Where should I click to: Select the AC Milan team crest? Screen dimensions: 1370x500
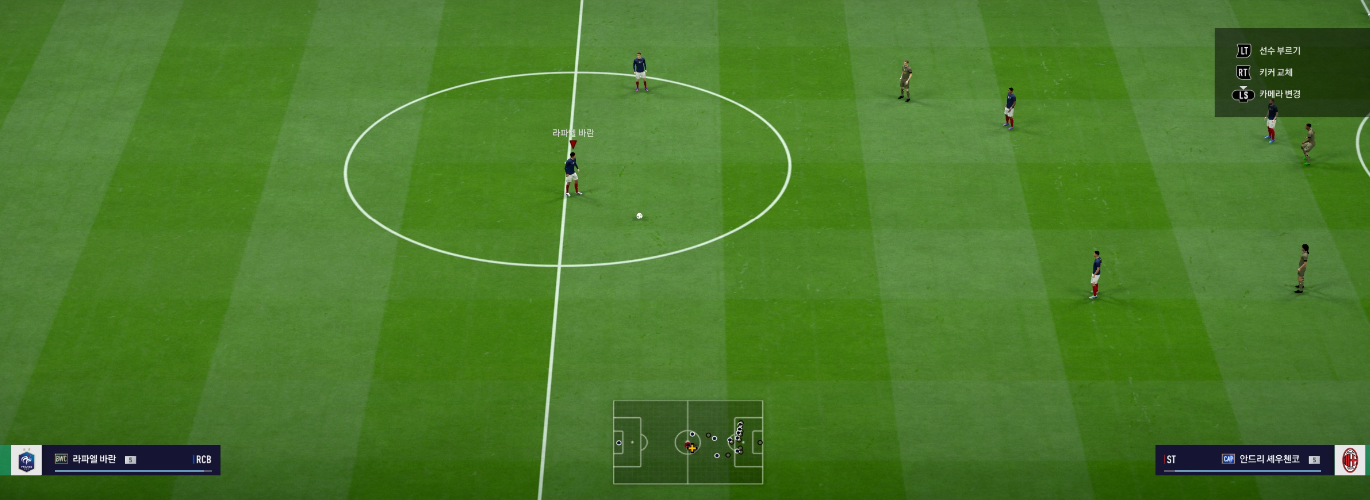pyautogui.click(x=1349, y=460)
